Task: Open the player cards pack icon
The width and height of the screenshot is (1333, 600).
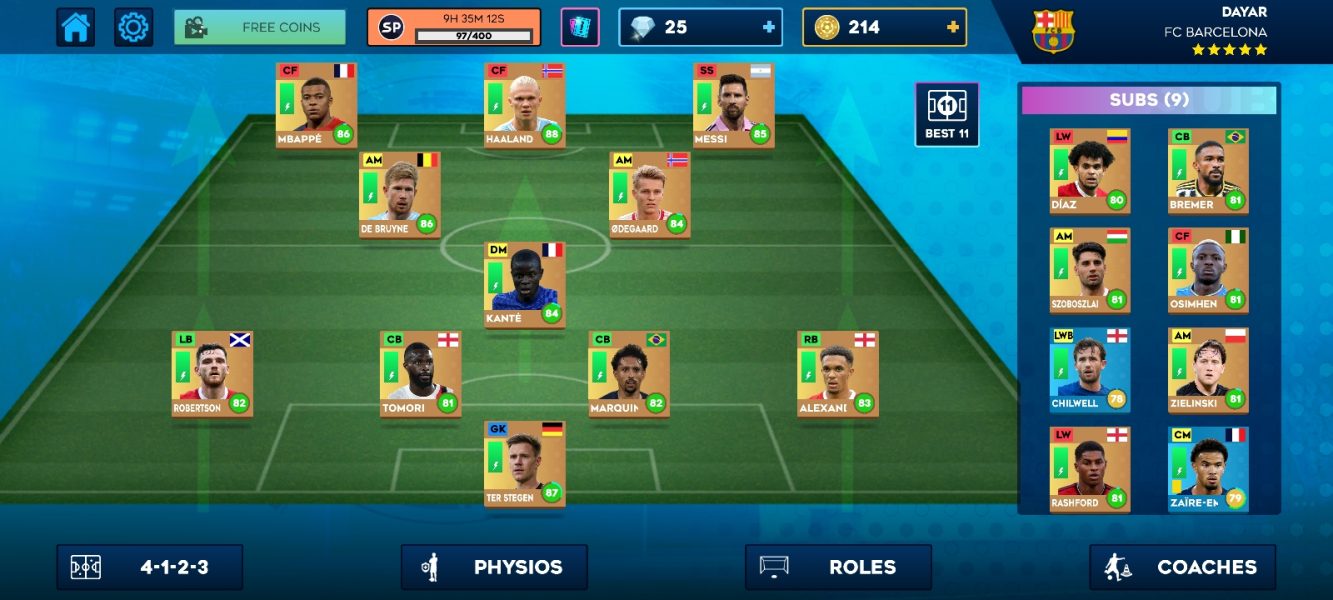Action: 580,28
